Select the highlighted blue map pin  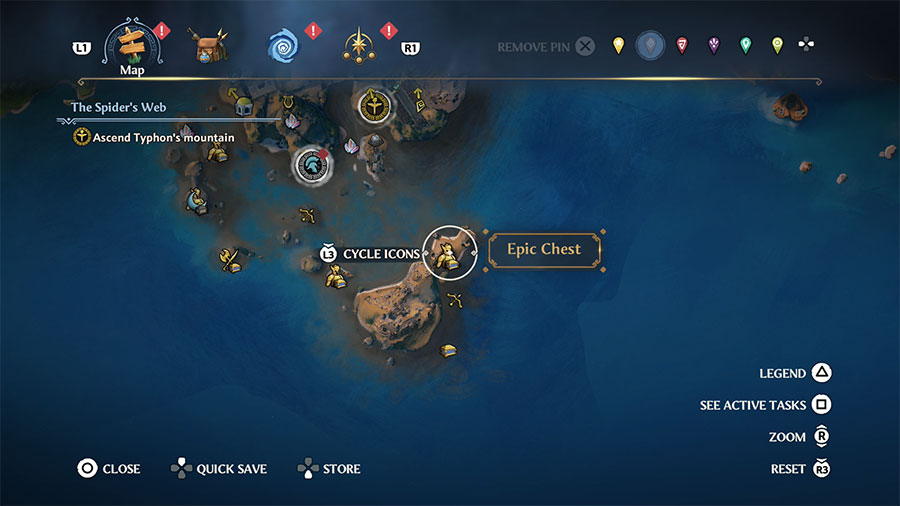(x=650, y=45)
